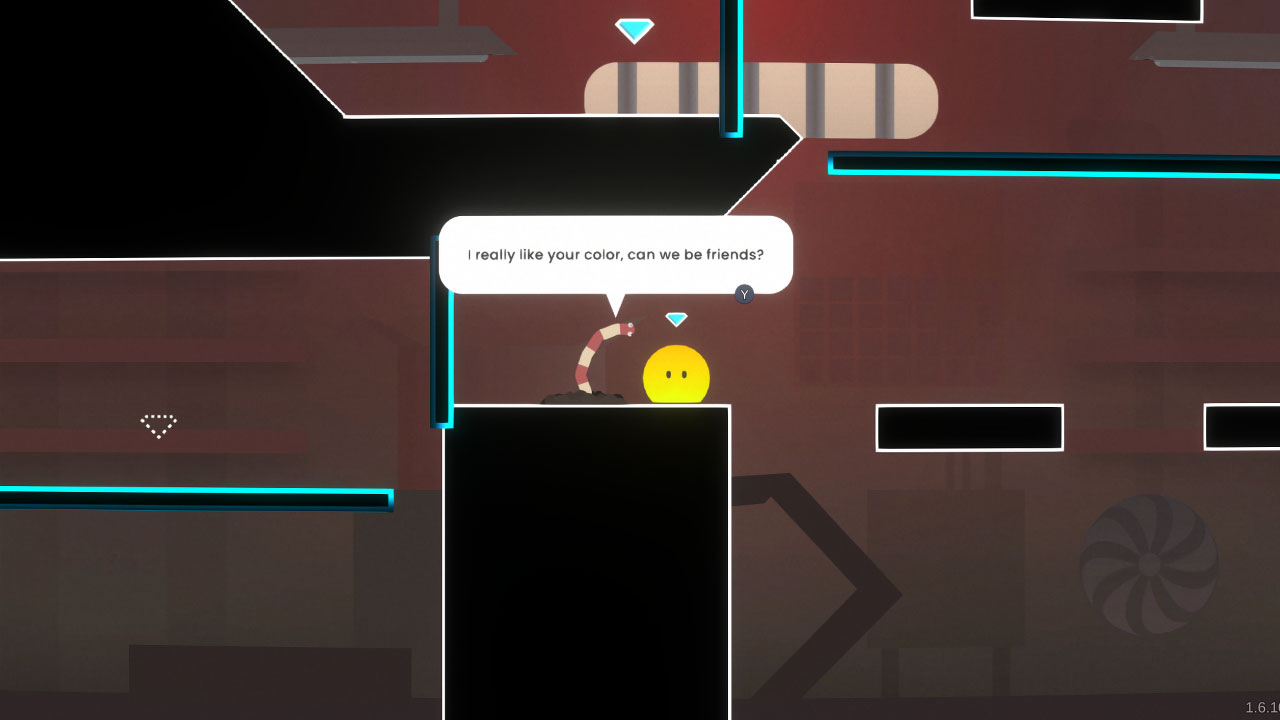Click the tall black wall below the characters

click(x=590, y=560)
